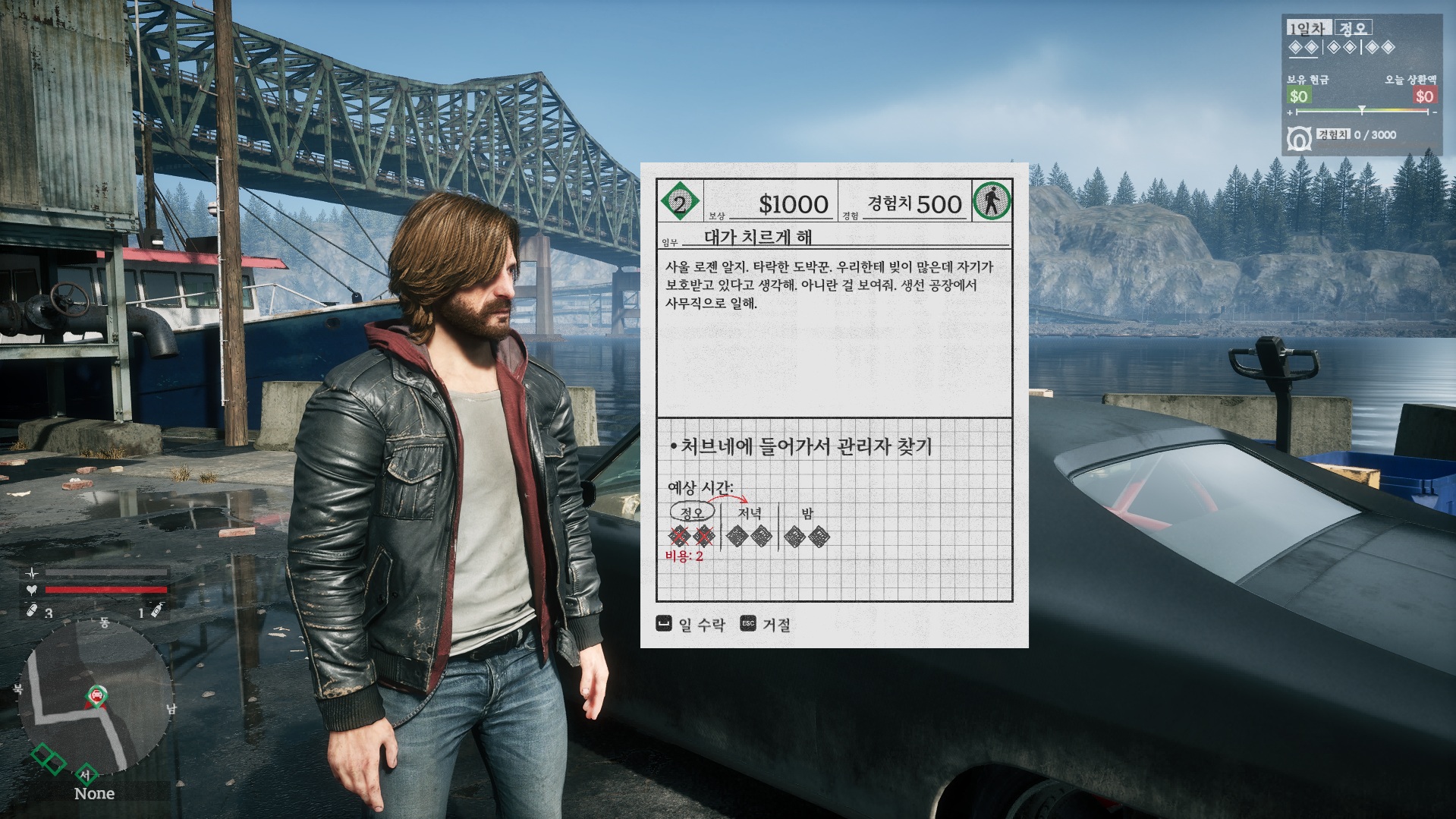The height and width of the screenshot is (819, 1456).
Task: Select the circled 정오 time slot on the card
Action: (692, 512)
